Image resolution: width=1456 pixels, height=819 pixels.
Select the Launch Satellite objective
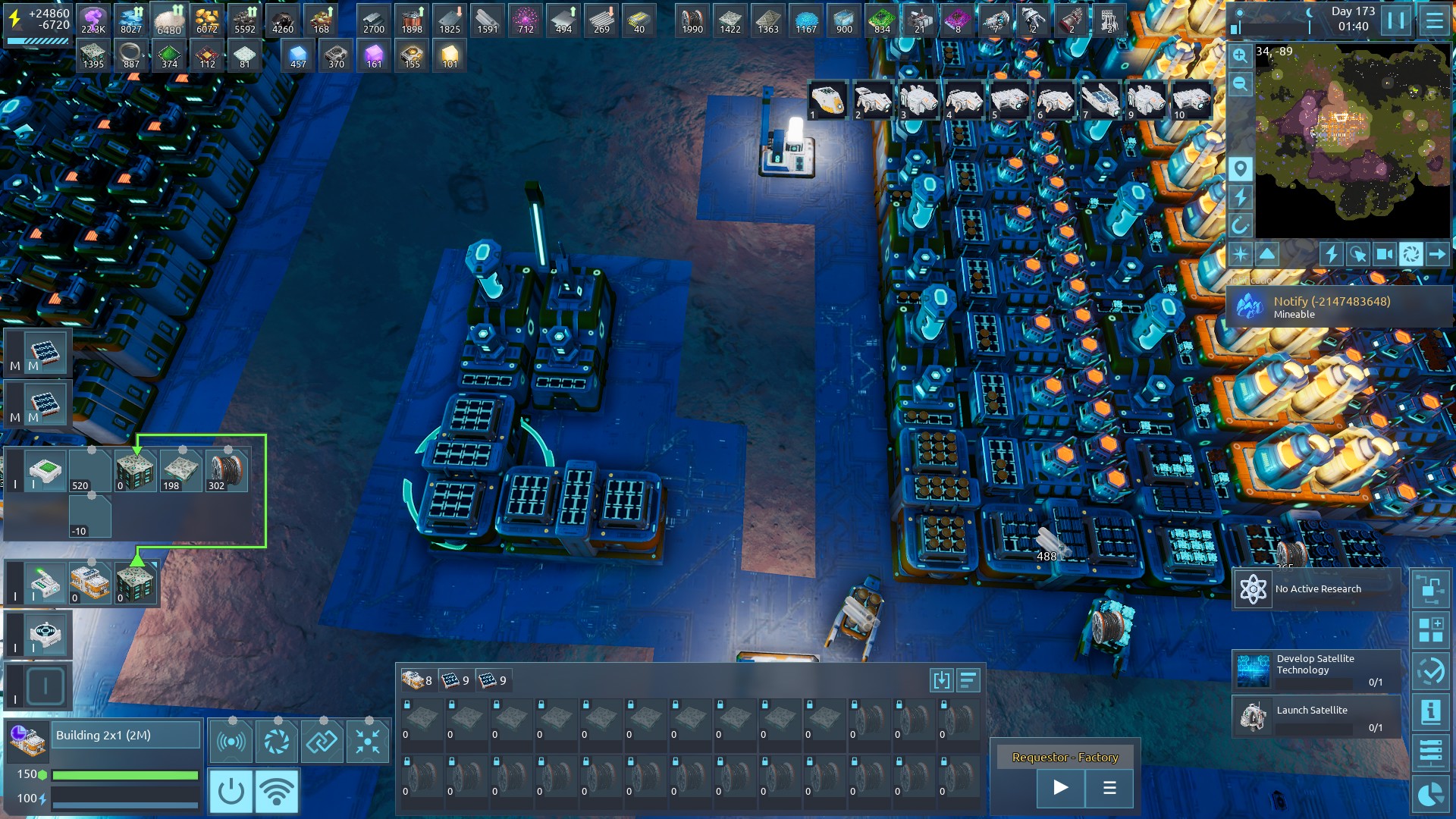(1316, 717)
